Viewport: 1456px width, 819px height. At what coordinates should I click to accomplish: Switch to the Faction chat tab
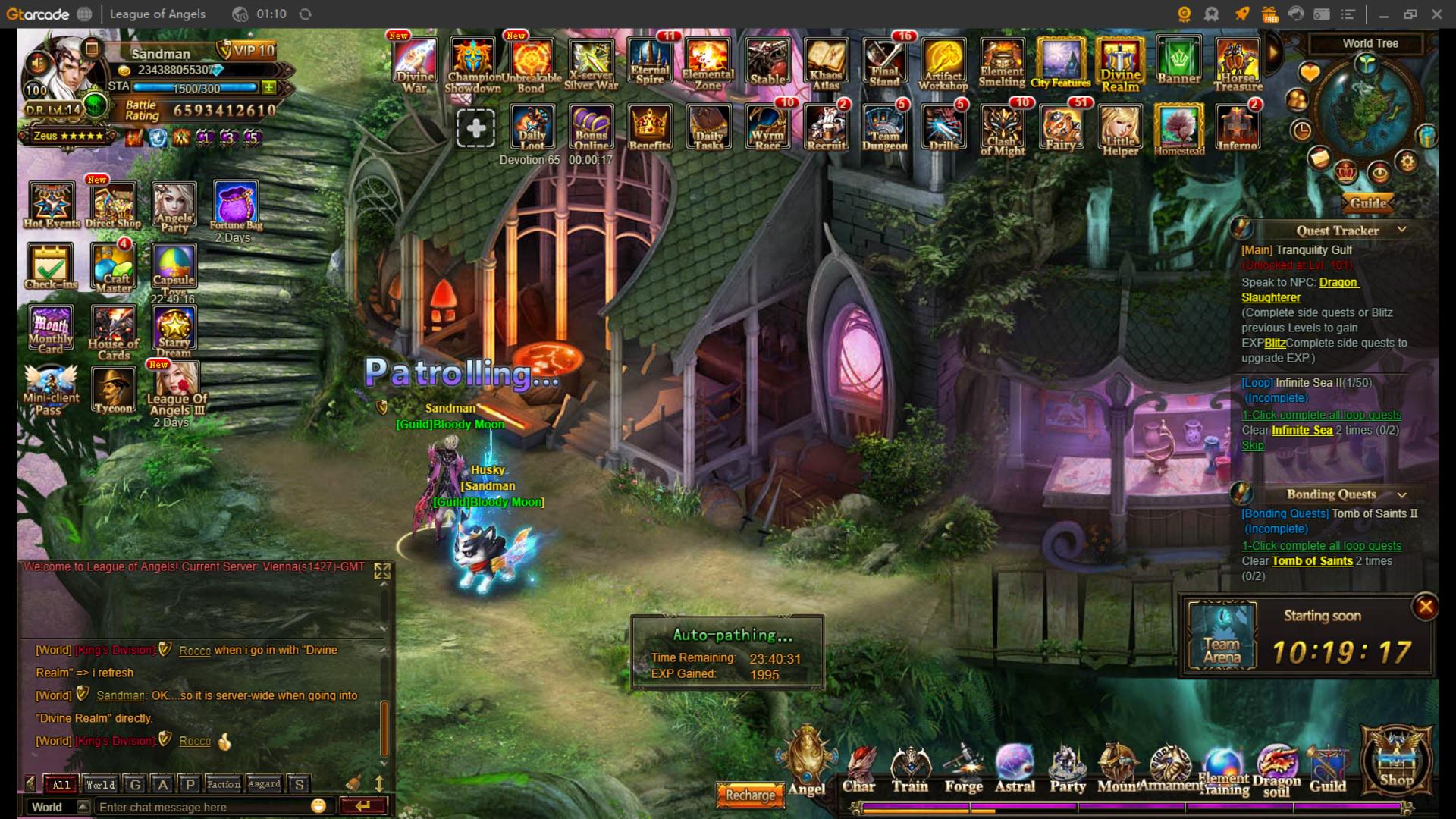point(222,785)
